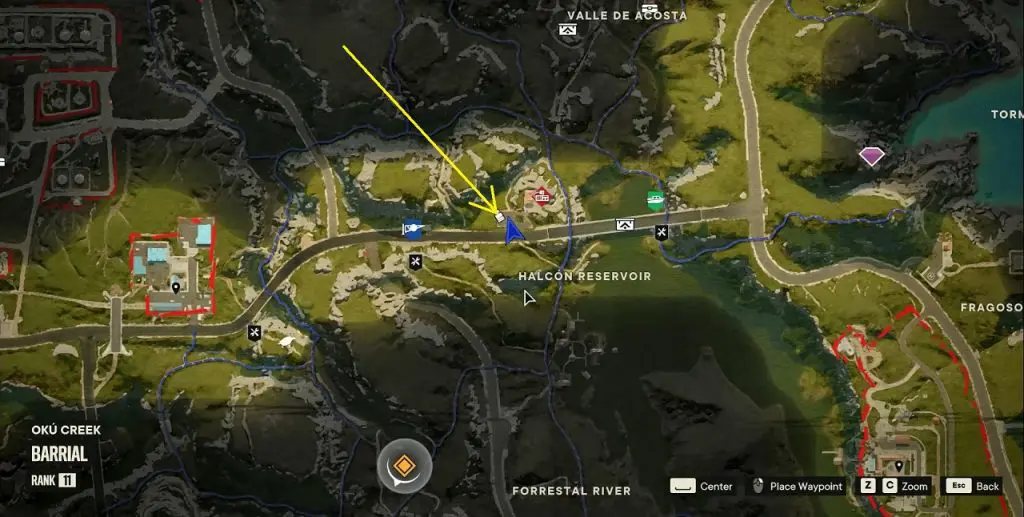This screenshot has width=1024, height=517.
Task: Select the green boat pickup marker
Action: pos(655,198)
